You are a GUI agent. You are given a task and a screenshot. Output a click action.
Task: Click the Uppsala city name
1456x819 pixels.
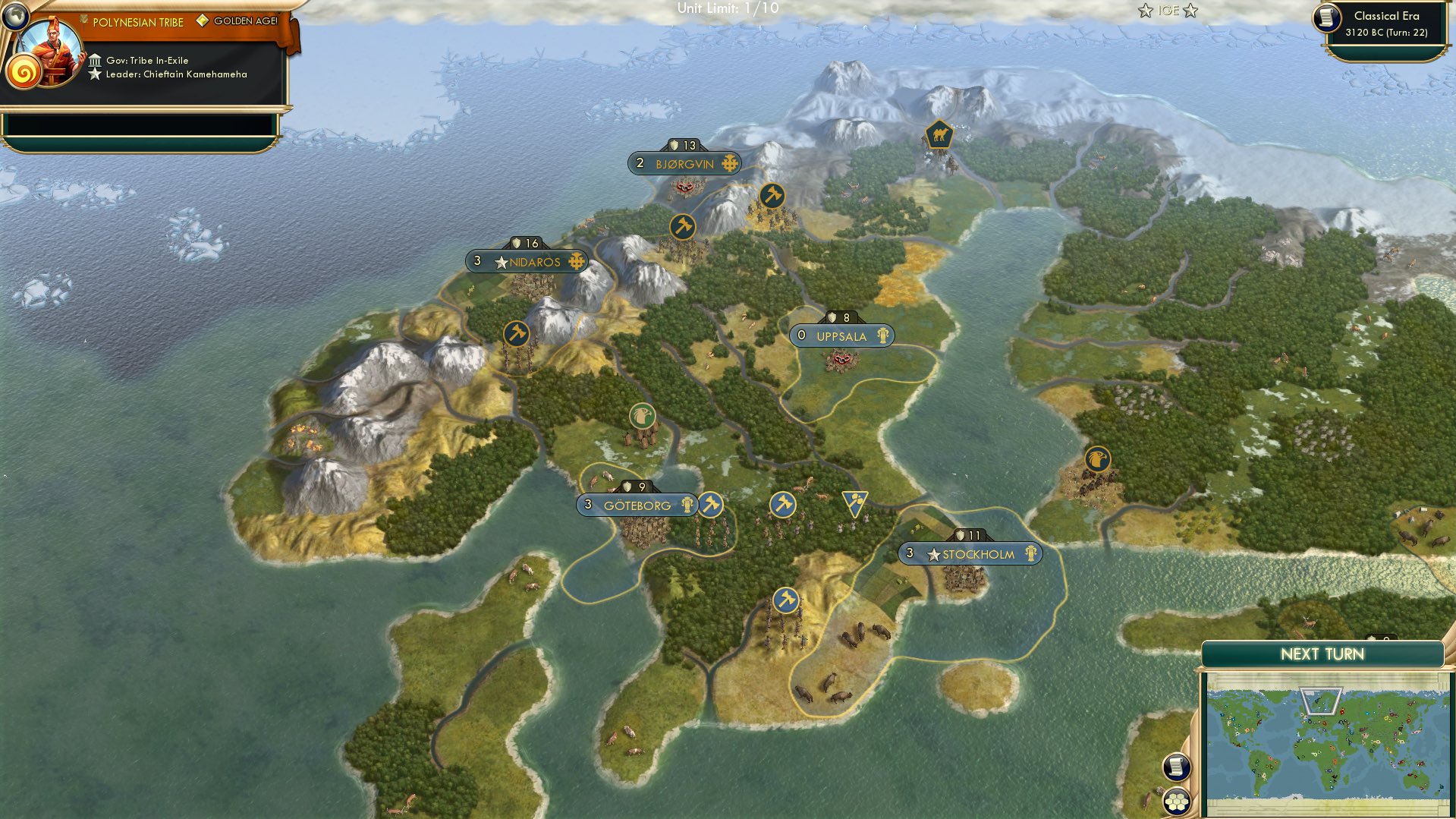[x=842, y=335]
